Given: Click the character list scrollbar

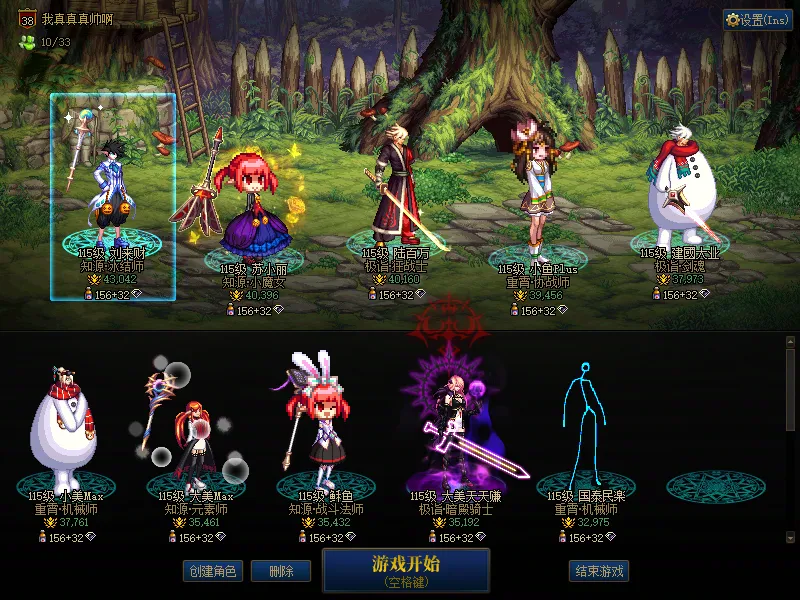Looking at the screenshot, I should point(791,390).
